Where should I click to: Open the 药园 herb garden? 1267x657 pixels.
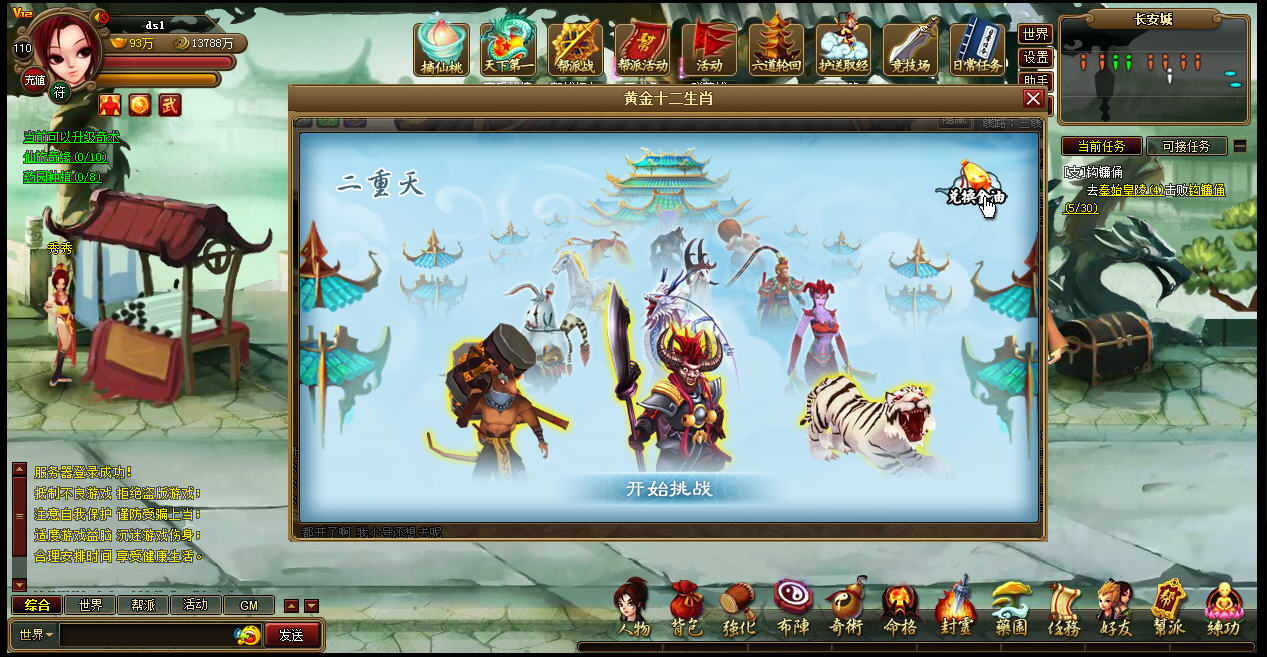(1010, 609)
